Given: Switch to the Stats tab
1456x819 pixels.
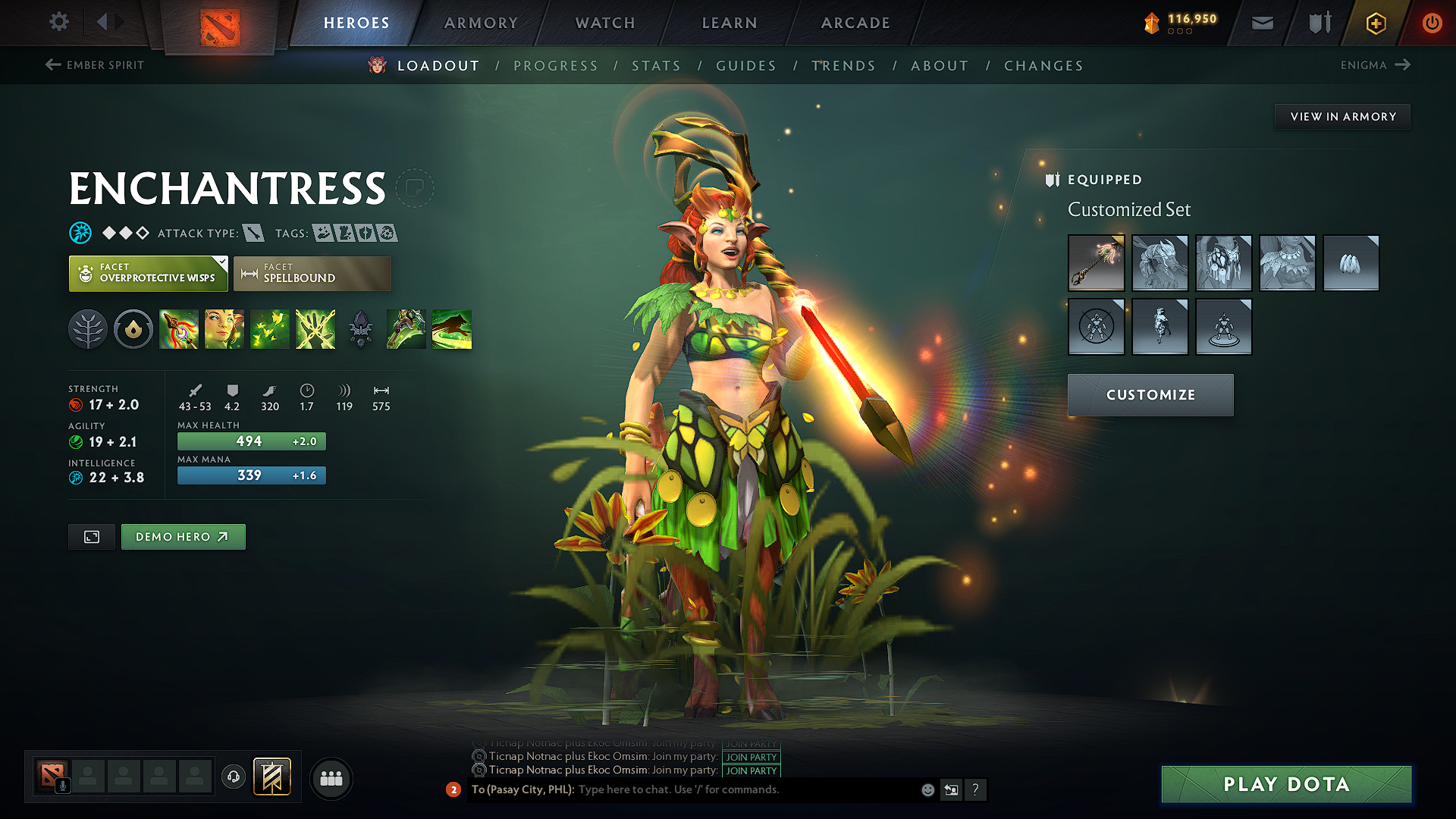Looking at the screenshot, I should (x=657, y=65).
